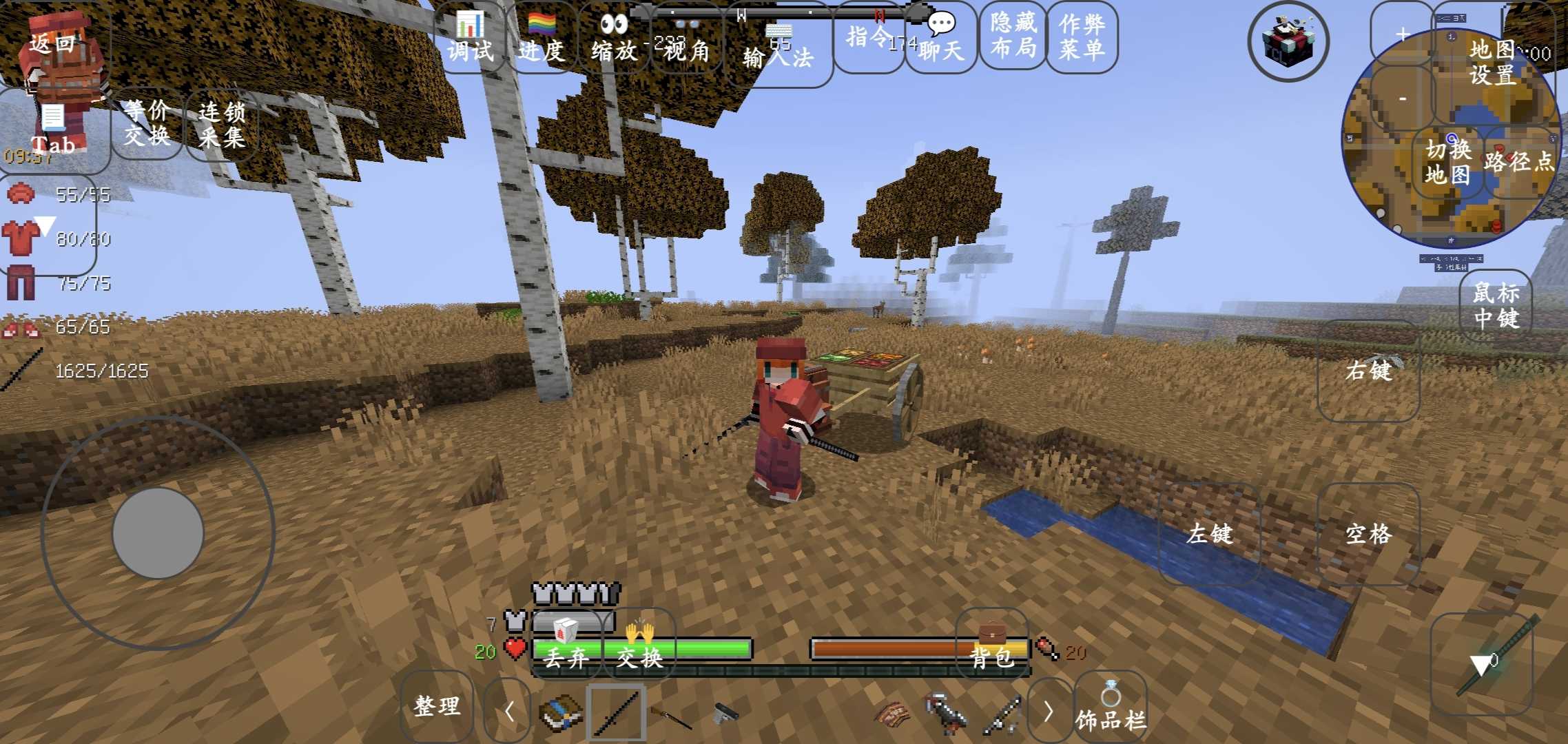Show the 调试 debug screen
The image size is (1568, 744).
(470, 39)
